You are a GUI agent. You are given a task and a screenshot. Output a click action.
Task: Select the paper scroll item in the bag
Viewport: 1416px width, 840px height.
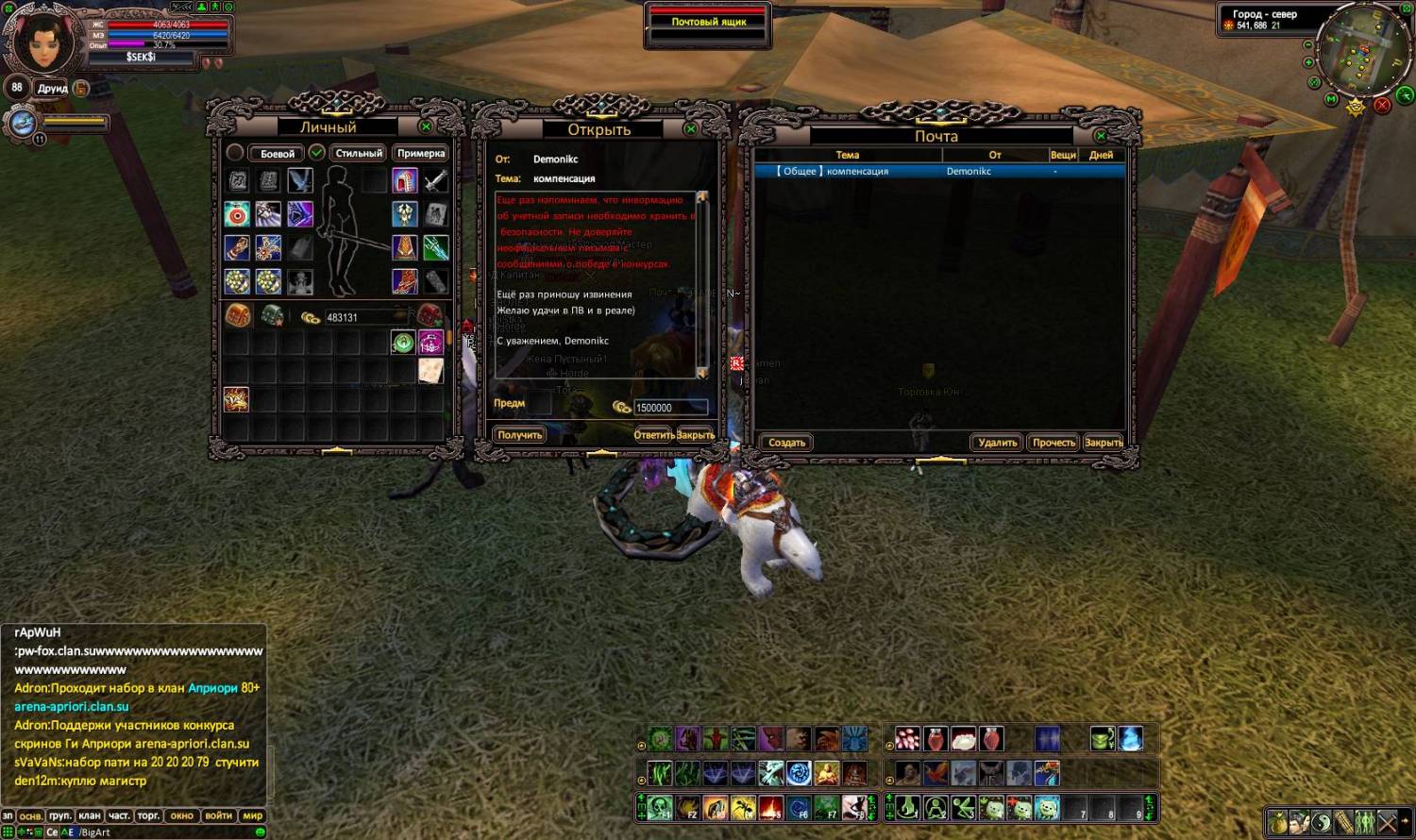pyautogui.click(x=431, y=370)
